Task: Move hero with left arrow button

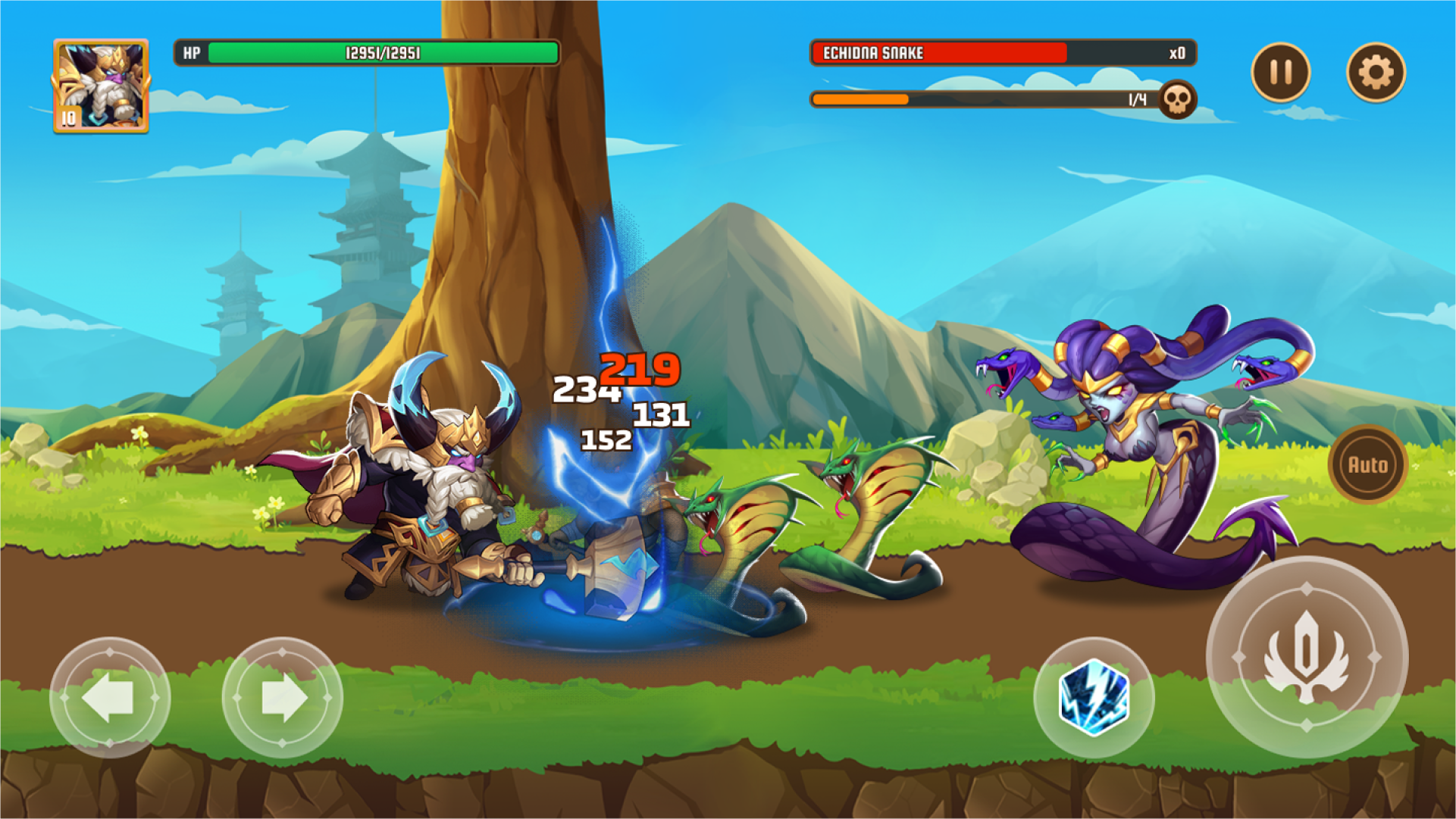Action: 110,697
